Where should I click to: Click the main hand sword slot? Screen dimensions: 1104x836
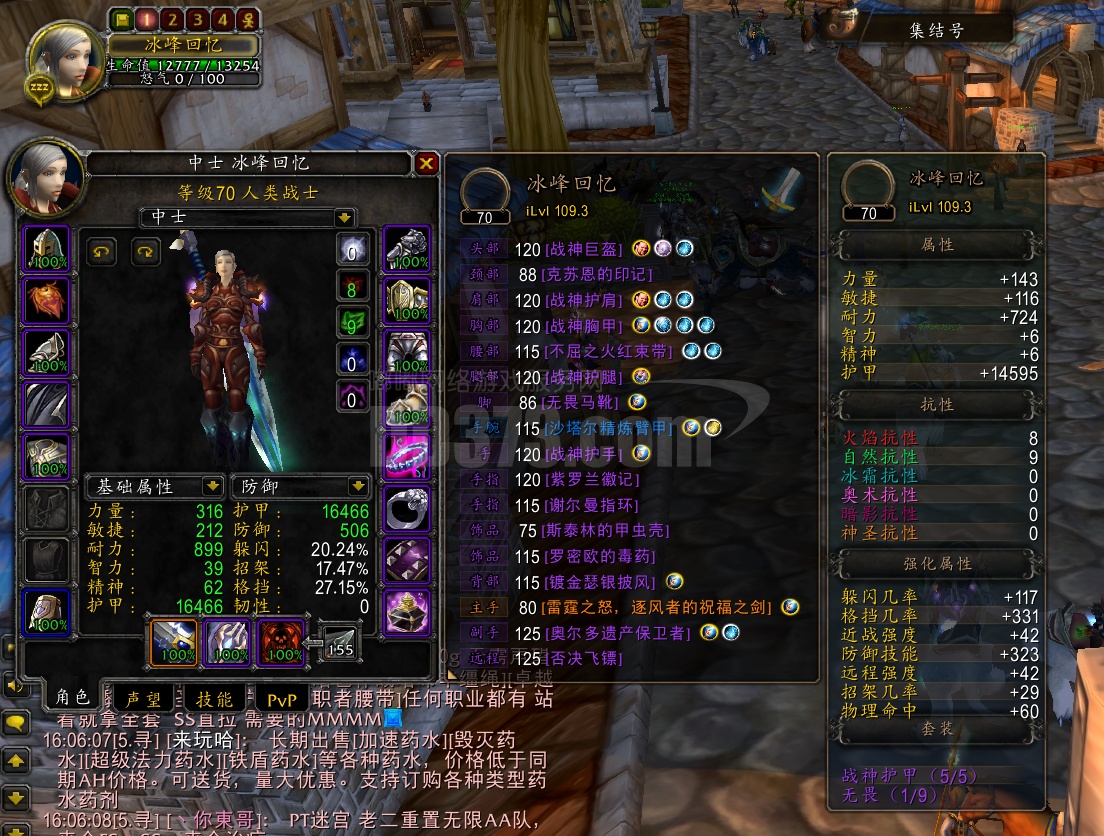point(174,640)
